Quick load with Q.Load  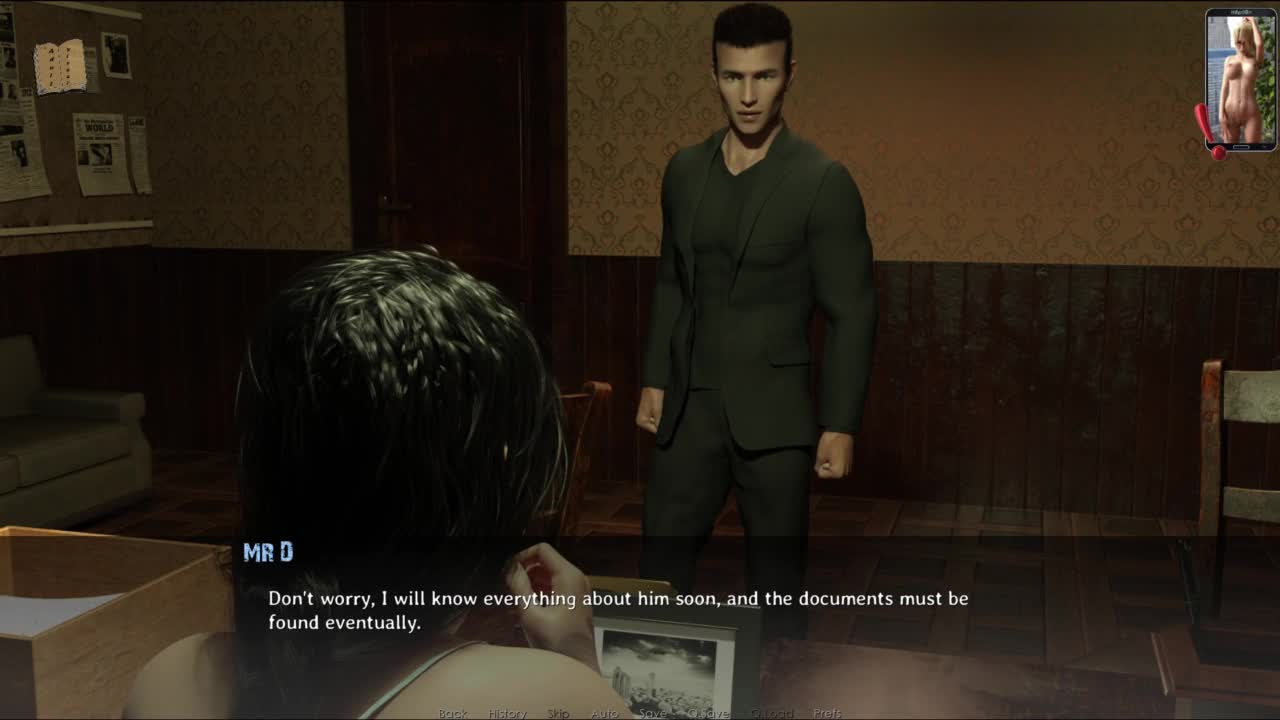pyautogui.click(x=771, y=713)
